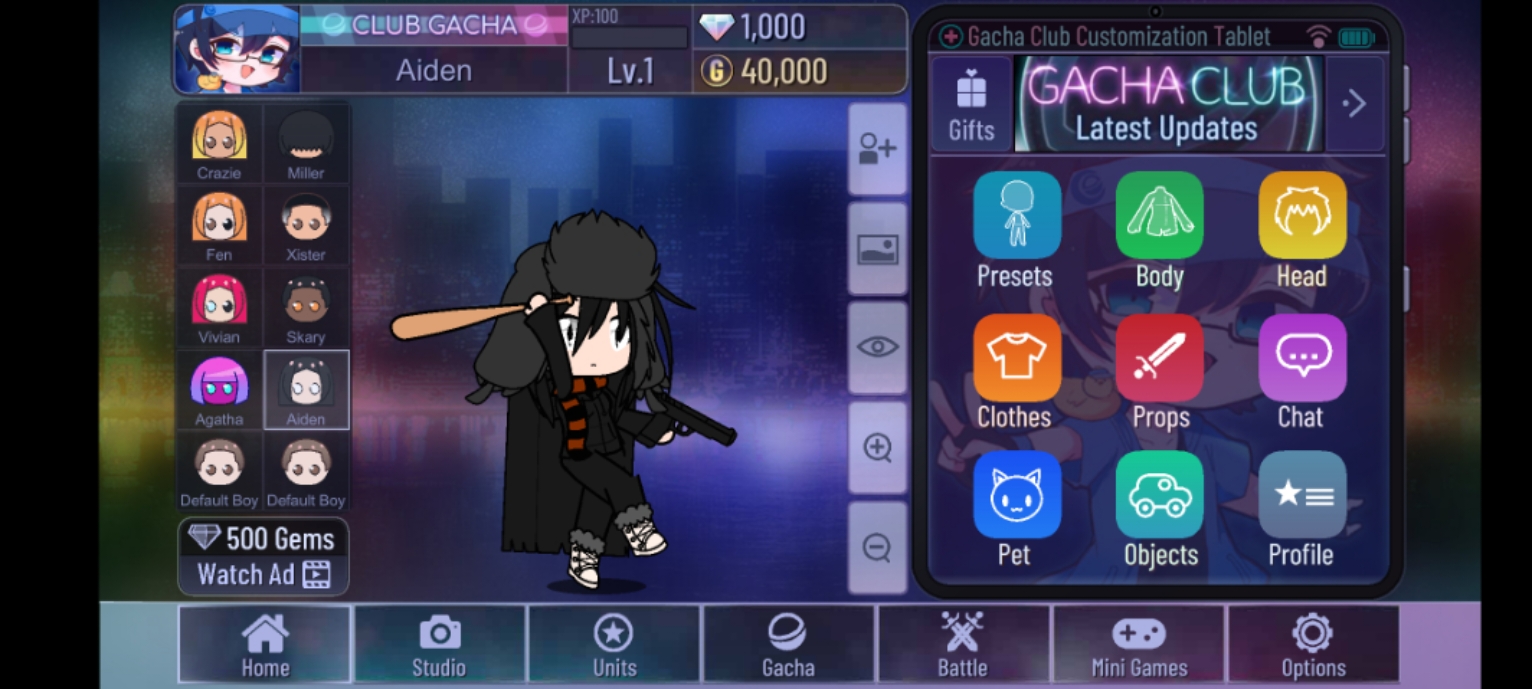Open the Options menu
This screenshot has height=689, width=1532.
click(x=1313, y=645)
